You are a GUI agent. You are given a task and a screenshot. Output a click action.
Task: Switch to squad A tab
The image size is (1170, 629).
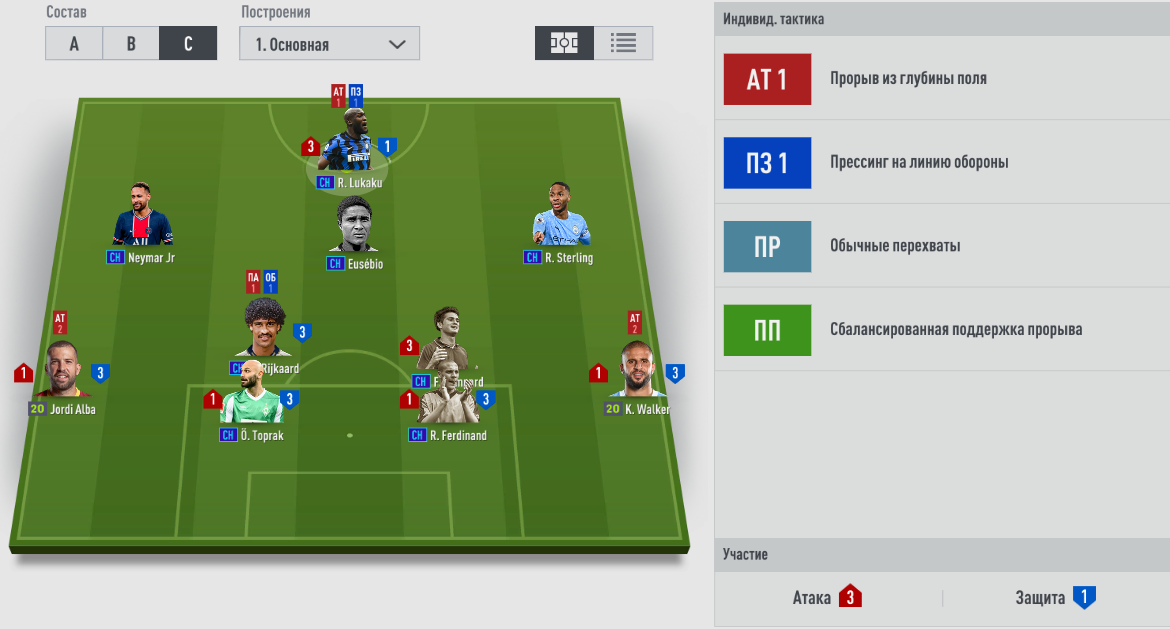(74, 44)
